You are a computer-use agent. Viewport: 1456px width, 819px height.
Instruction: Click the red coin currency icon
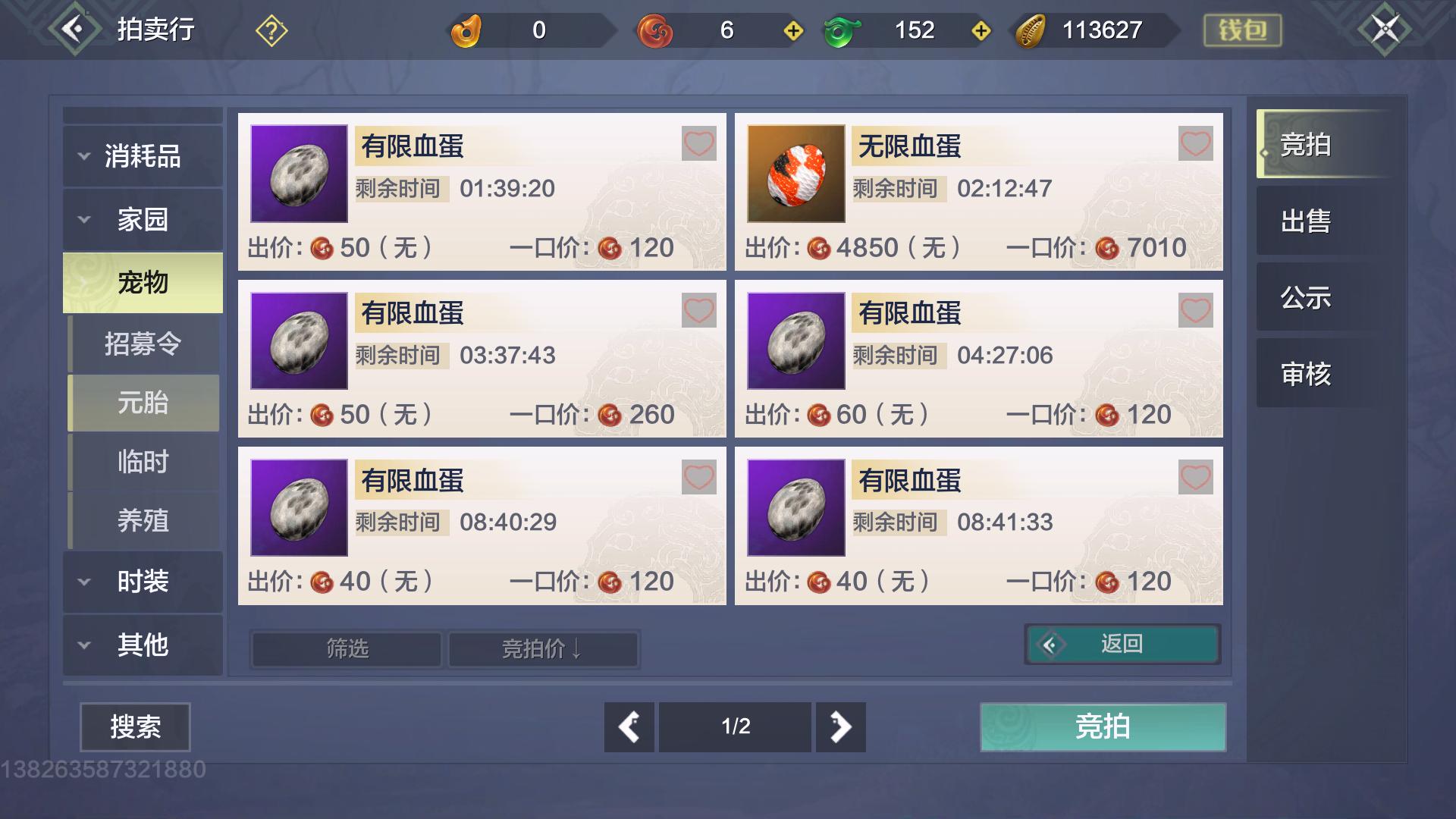[x=655, y=30]
